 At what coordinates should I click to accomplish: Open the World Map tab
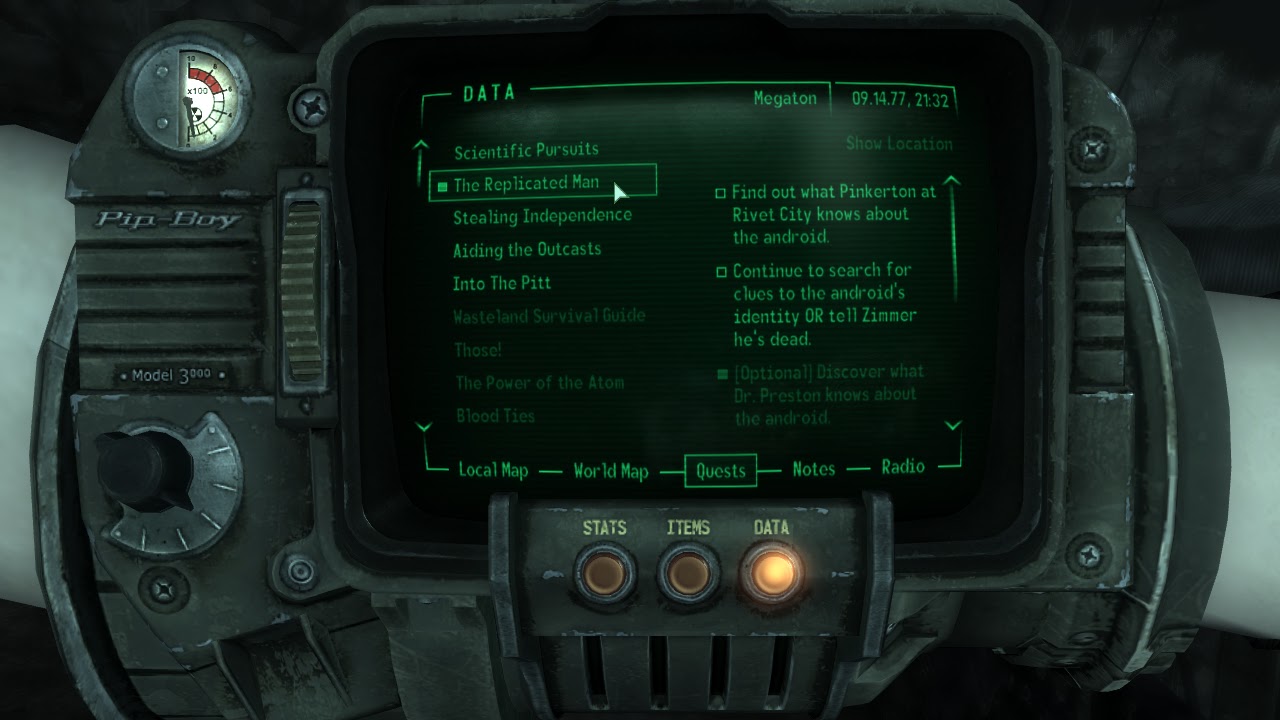(x=611, y=471)
